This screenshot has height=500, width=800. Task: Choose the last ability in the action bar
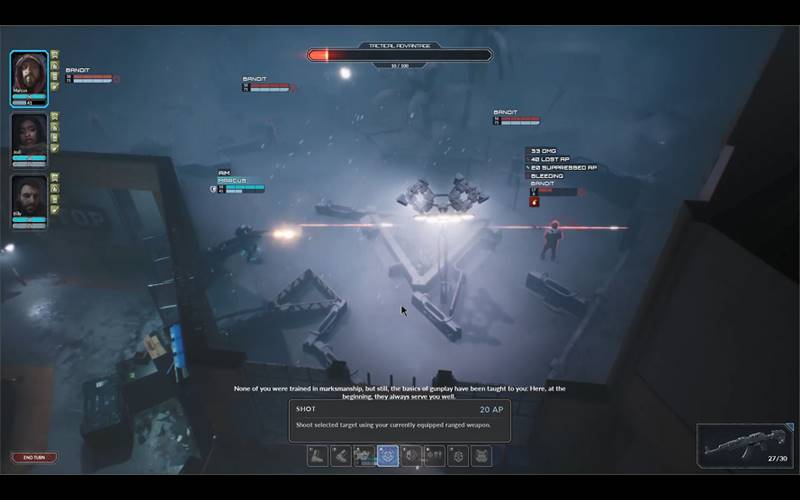click(482, 456)
